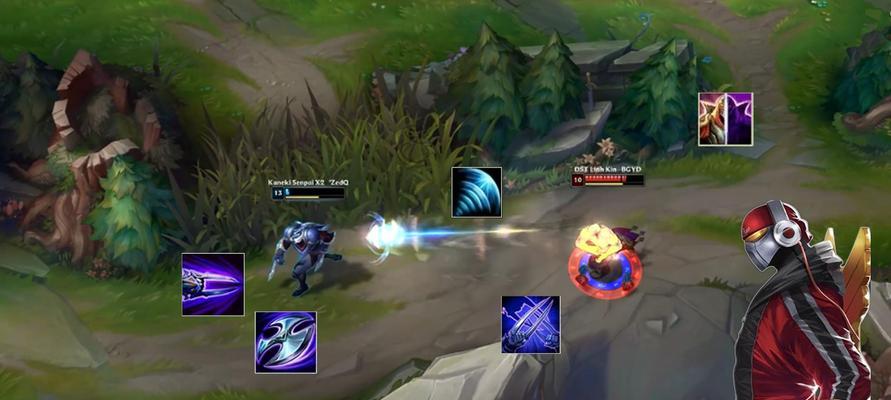Select the silver shuriken ability icon
This screenshot has height=400, width=891.
click(x=285, y=342)
